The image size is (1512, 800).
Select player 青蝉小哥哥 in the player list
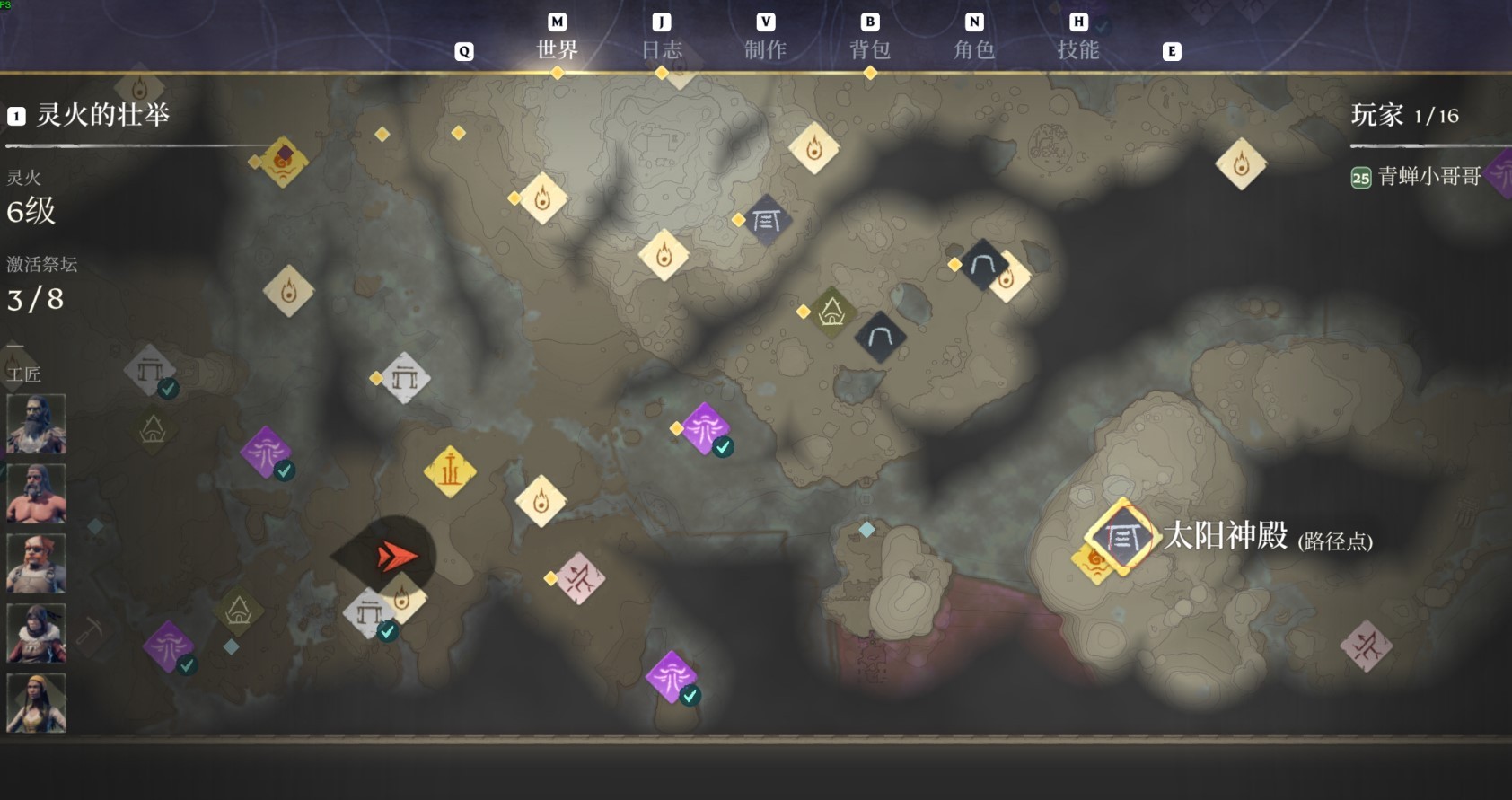point(1428,177)
